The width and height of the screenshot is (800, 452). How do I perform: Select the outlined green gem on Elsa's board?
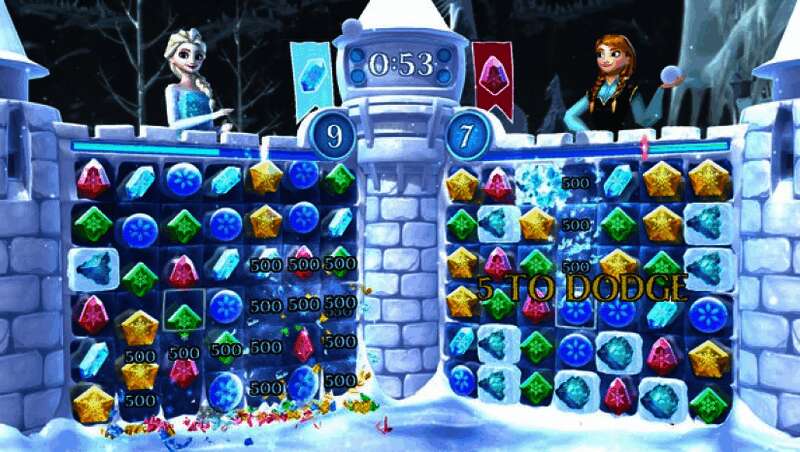183,315
